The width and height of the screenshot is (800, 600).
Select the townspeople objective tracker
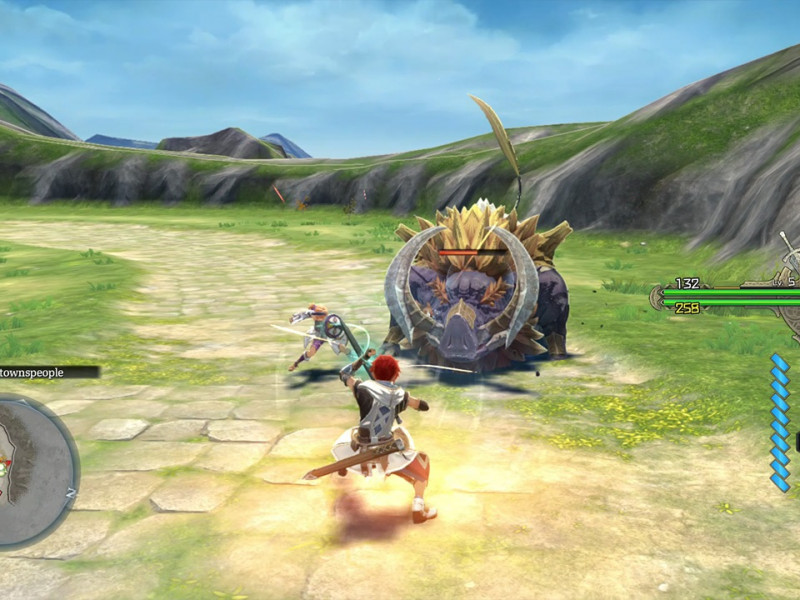pyautogui.click(x=48, y=372)
